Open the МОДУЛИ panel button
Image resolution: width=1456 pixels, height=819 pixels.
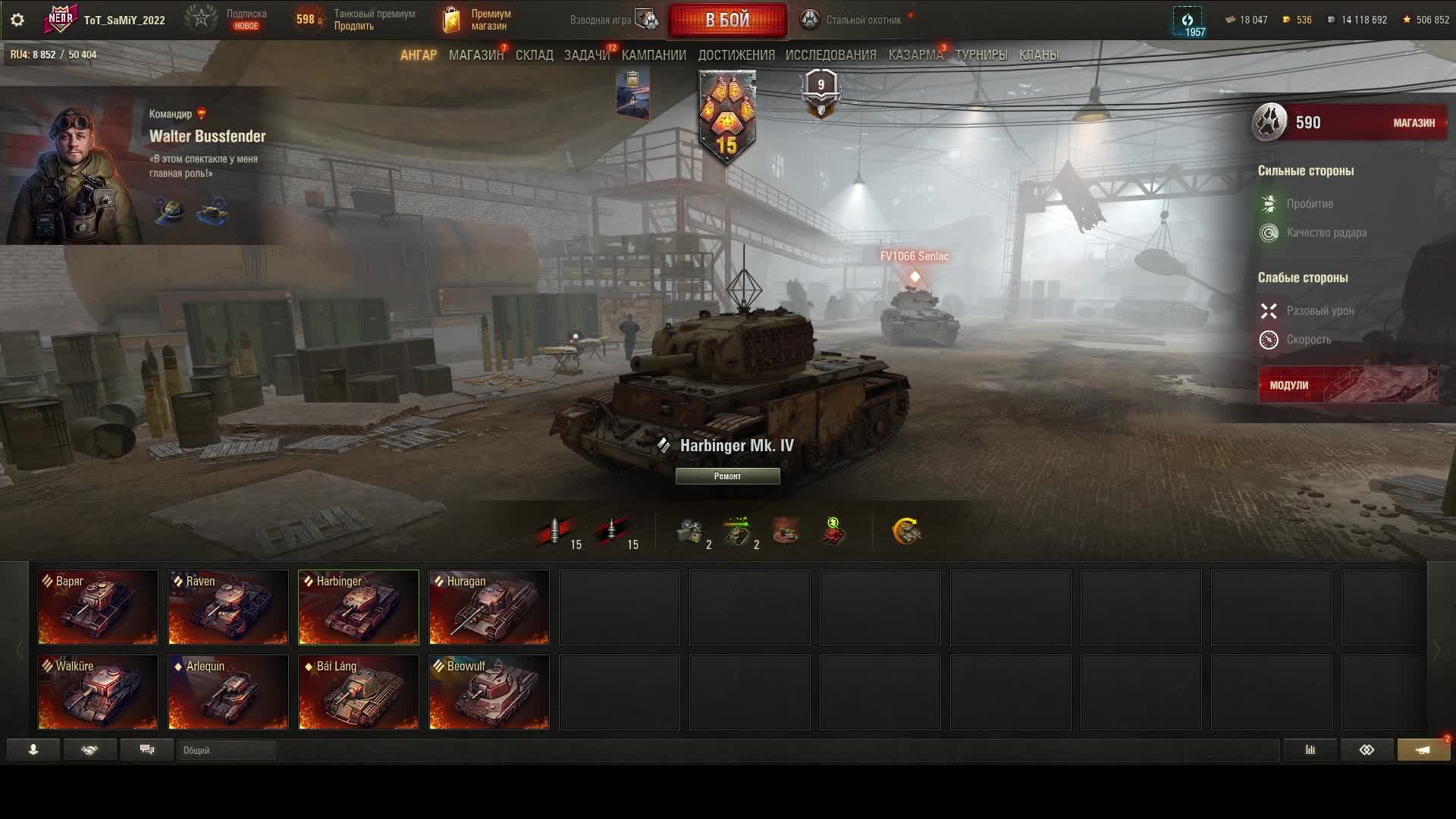click(1348, 385)
